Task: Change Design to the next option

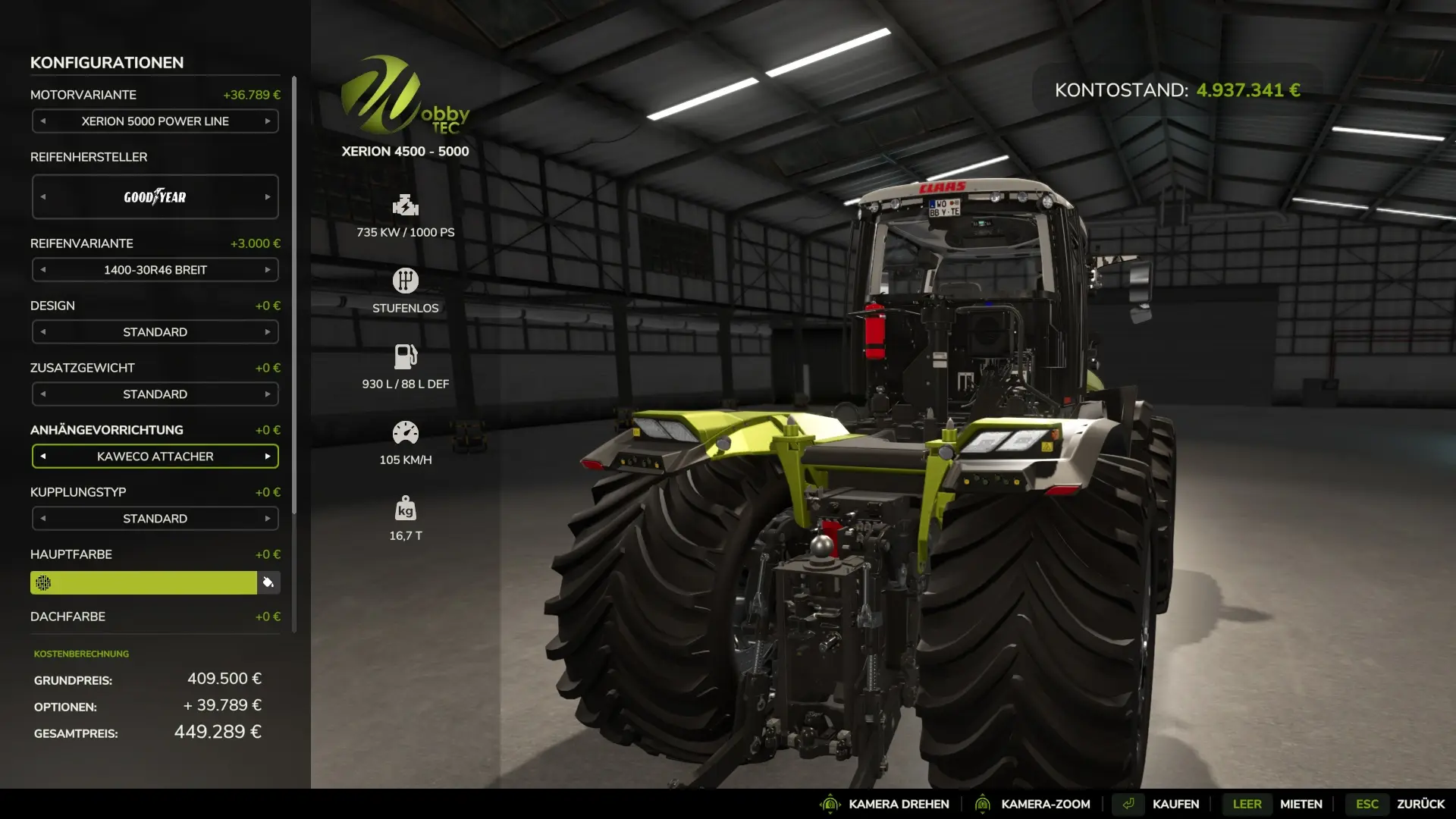Action: coord(268,332)
